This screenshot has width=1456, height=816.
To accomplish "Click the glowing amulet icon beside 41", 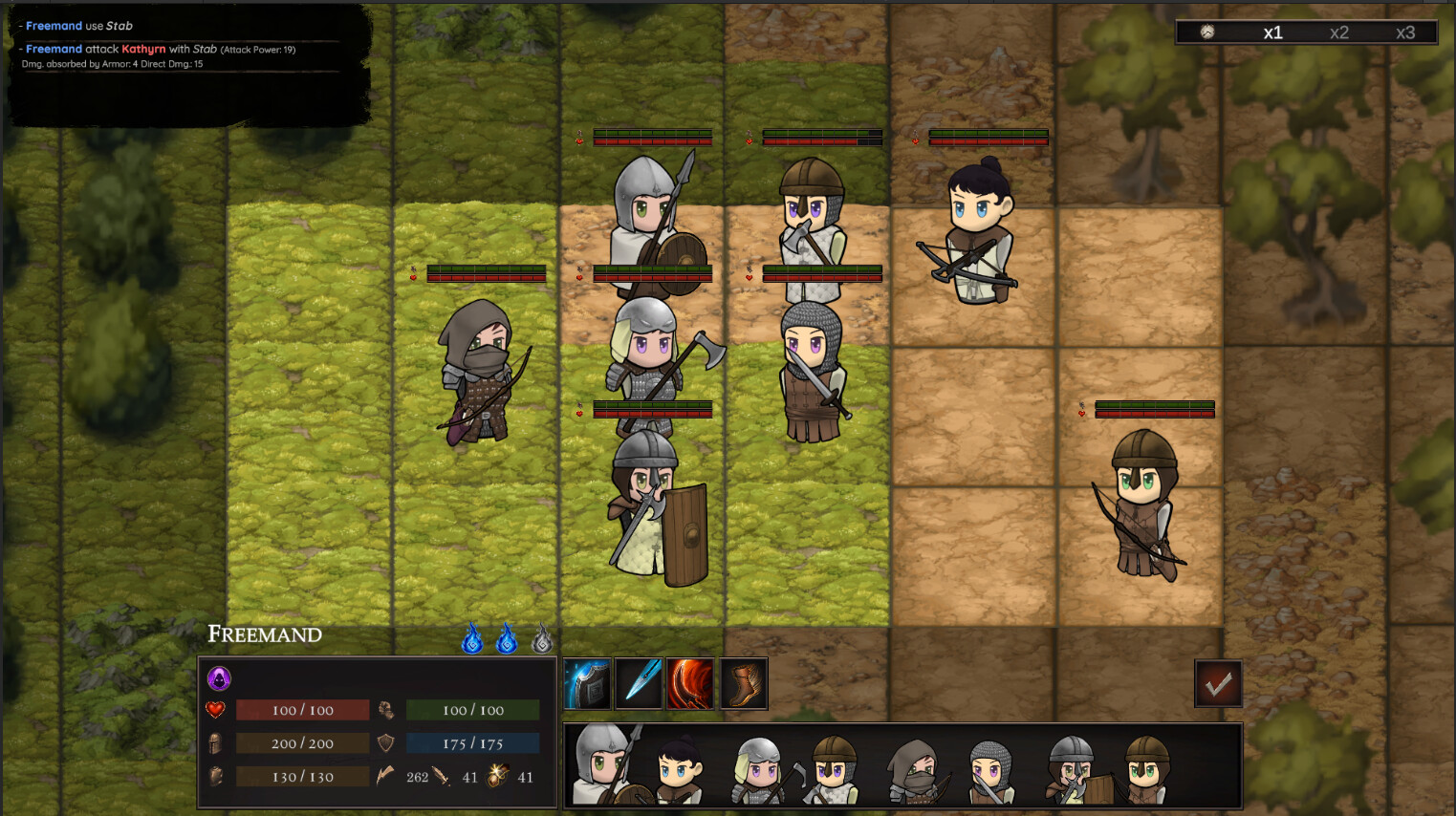I will pos(498,777).
